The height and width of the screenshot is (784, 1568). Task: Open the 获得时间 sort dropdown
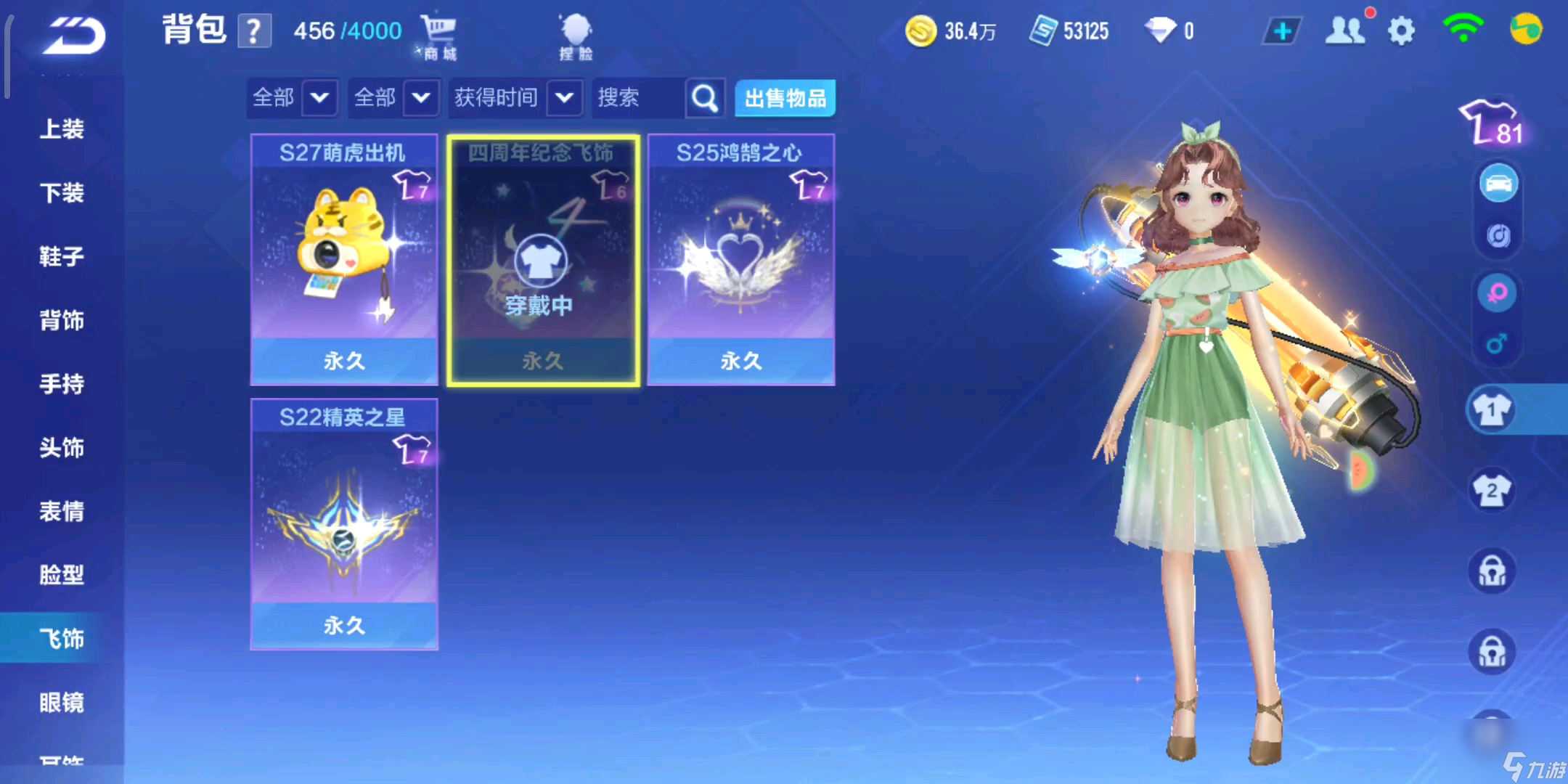coord(516,98)
